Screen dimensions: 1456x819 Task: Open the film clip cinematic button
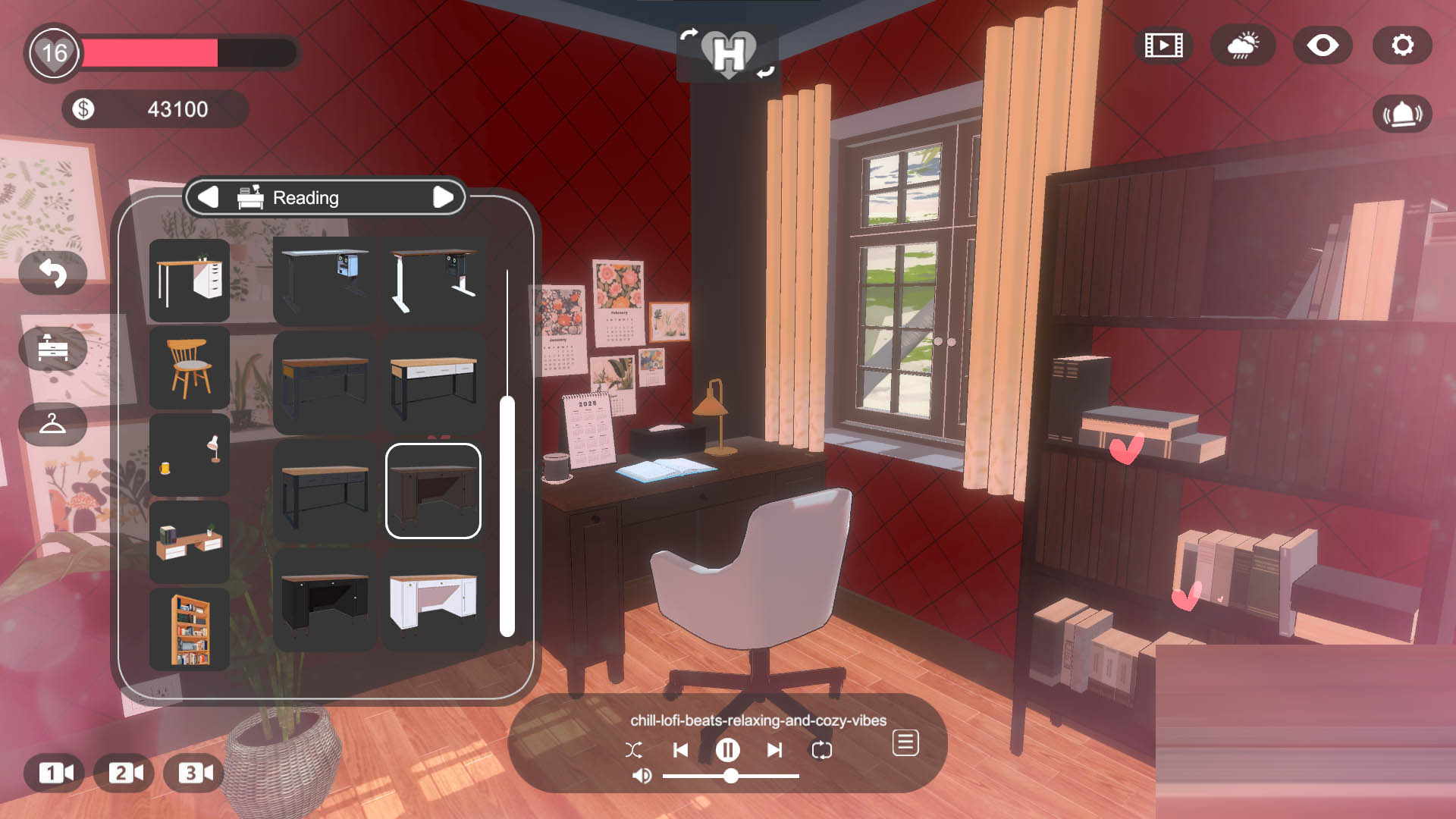point(1163,45)
